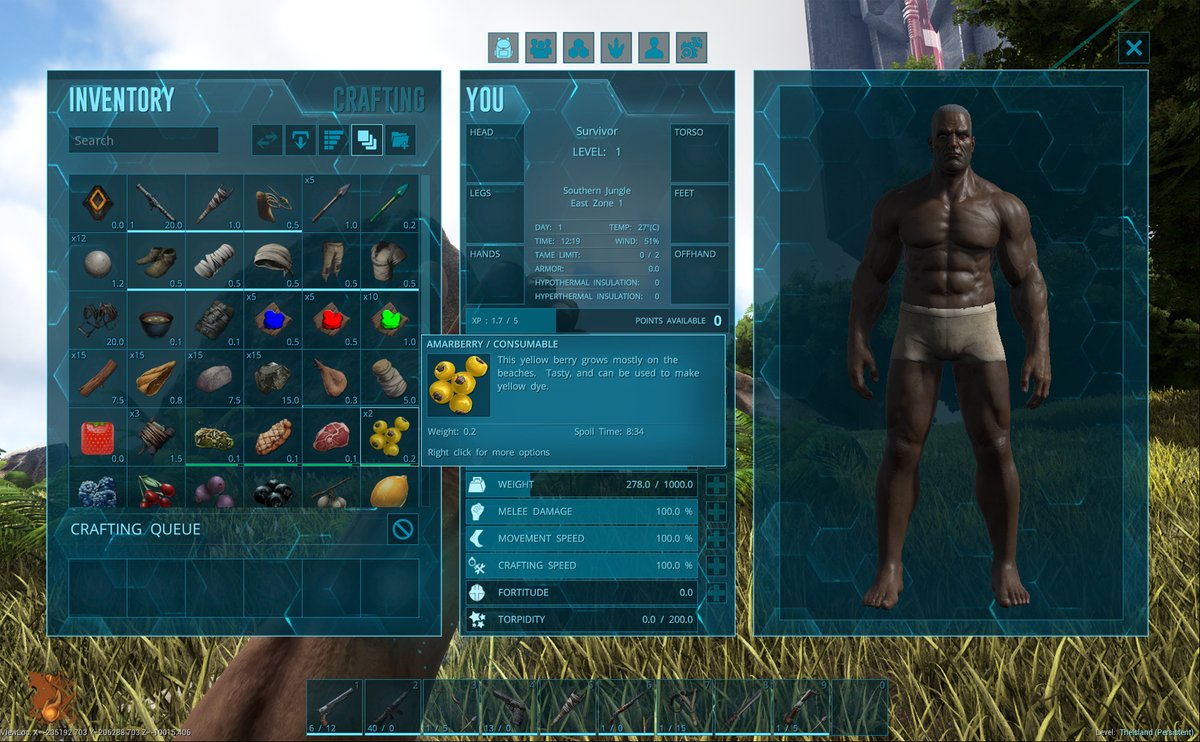Open the tribe manager tab icon

[x=541, y=47]
